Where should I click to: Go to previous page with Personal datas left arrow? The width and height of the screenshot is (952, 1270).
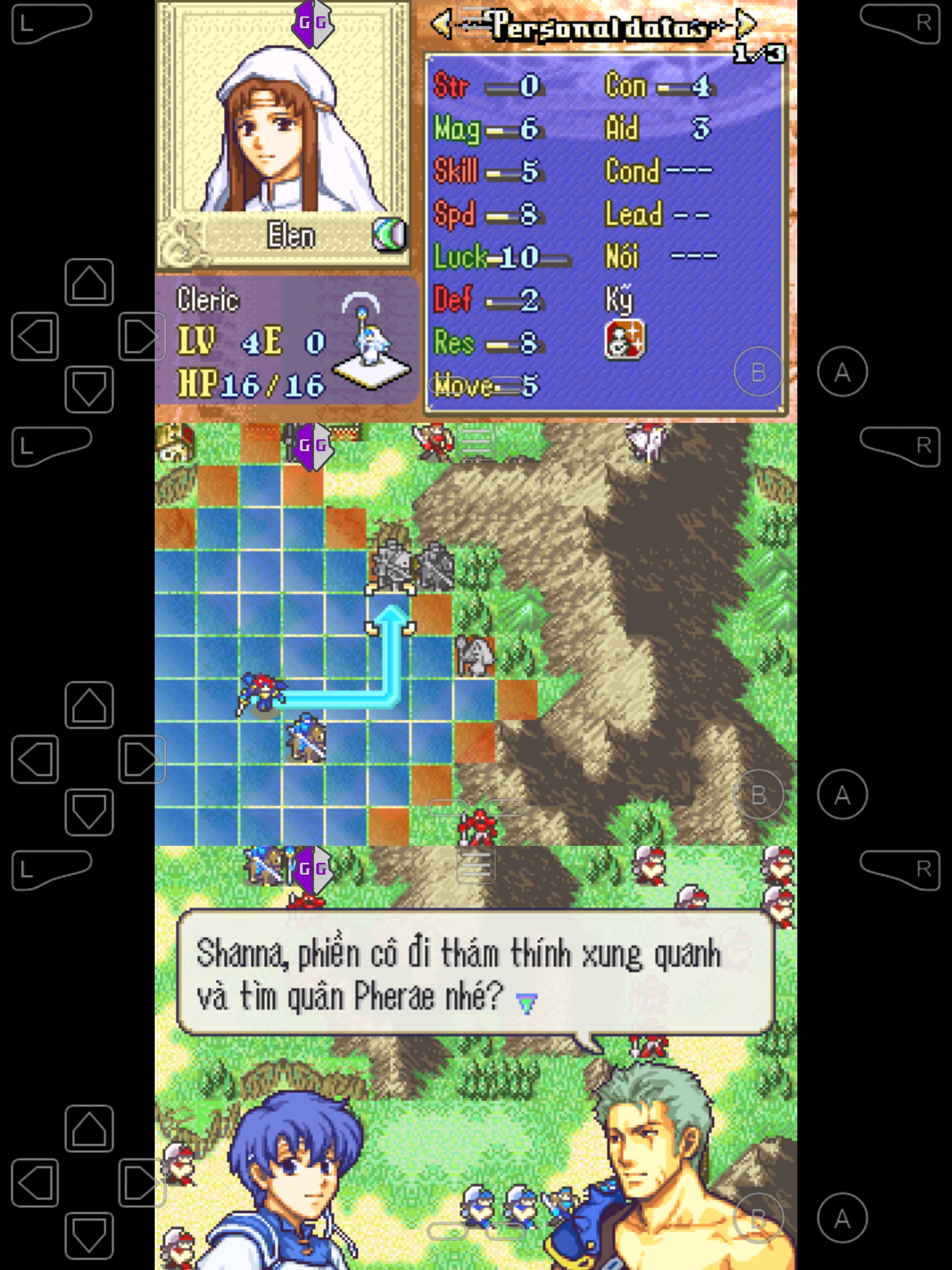441,25
